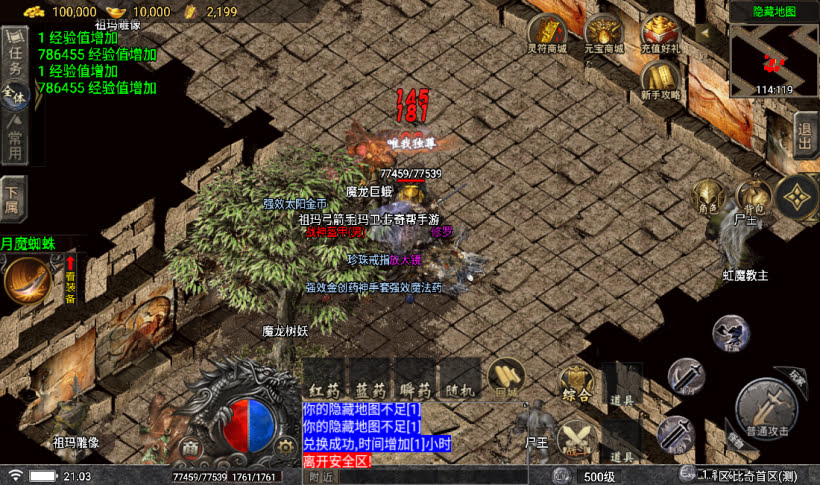The image size is (820, 485).
Task: Open the 充值好礼 recharge gifts
Action: pyautogui.click(x=660, y=36)
